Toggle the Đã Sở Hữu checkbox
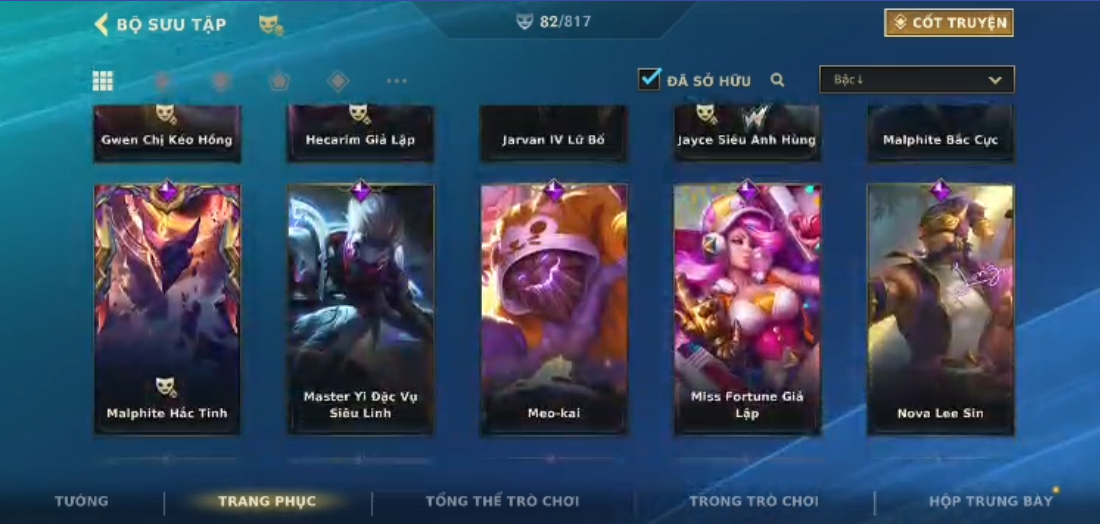The width and height of the screenshot is (1100, 524). click(x=650, y=79)
